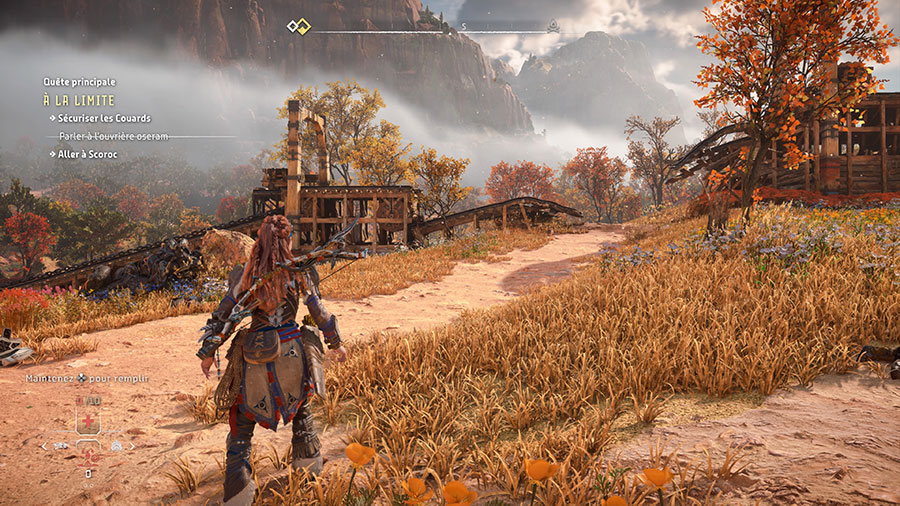Click the campfire marker on the compass
900x506 pixels.
tap(552, 27)
